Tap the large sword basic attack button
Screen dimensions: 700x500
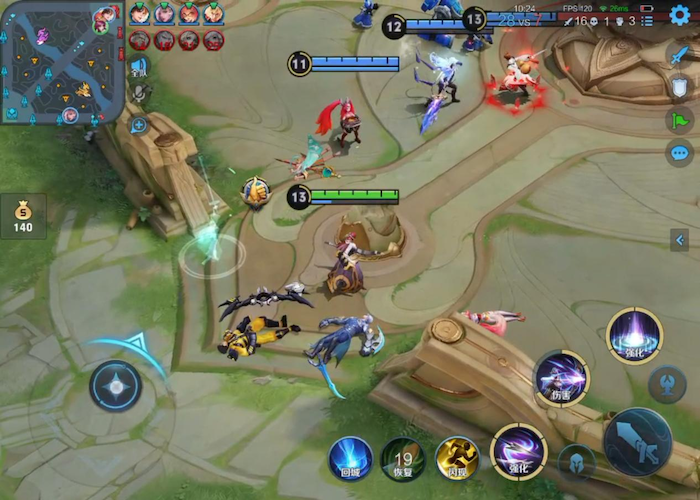point(636,441)
